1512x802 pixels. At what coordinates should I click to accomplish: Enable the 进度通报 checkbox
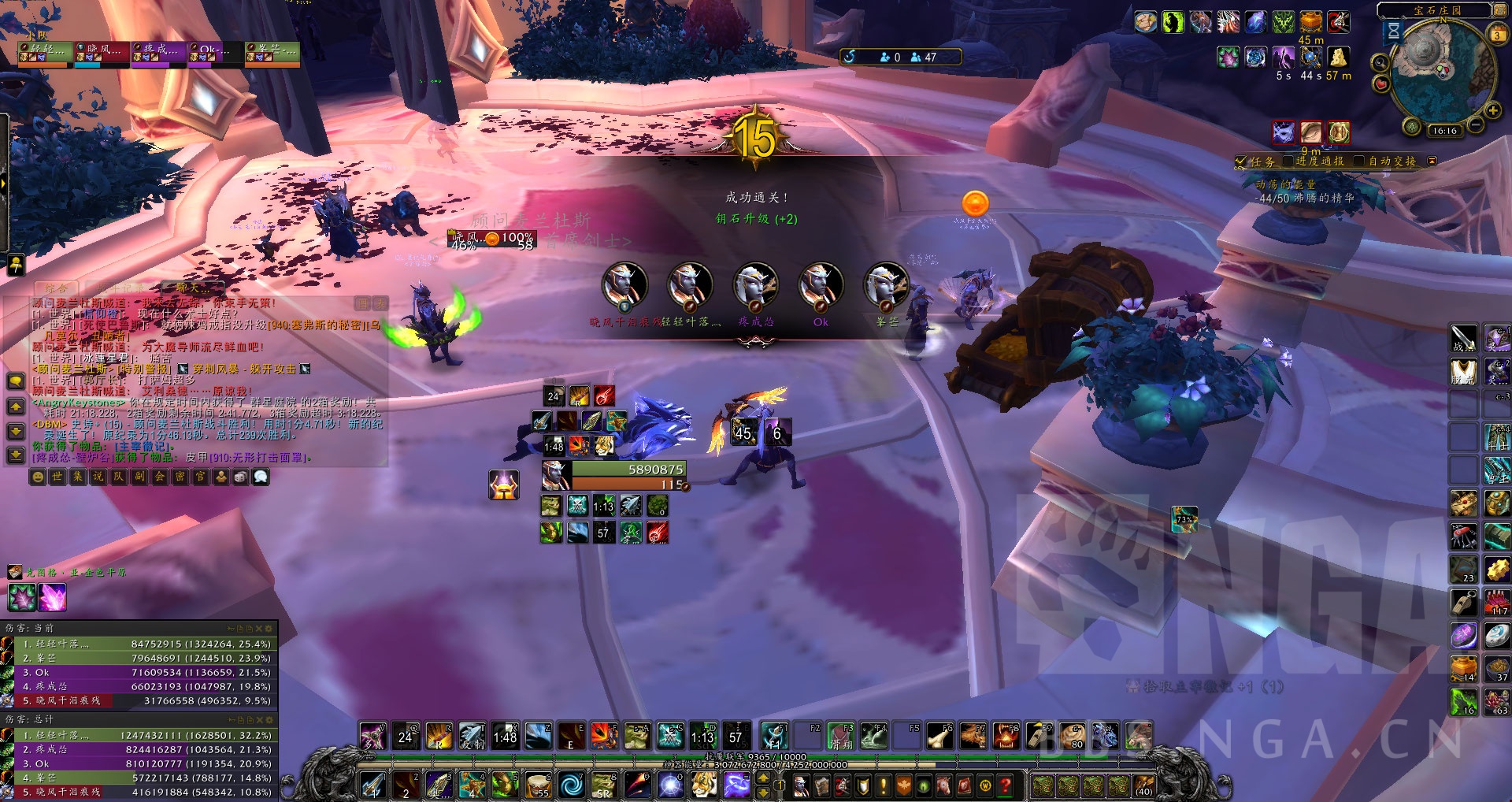click(x=1288, y=161)
